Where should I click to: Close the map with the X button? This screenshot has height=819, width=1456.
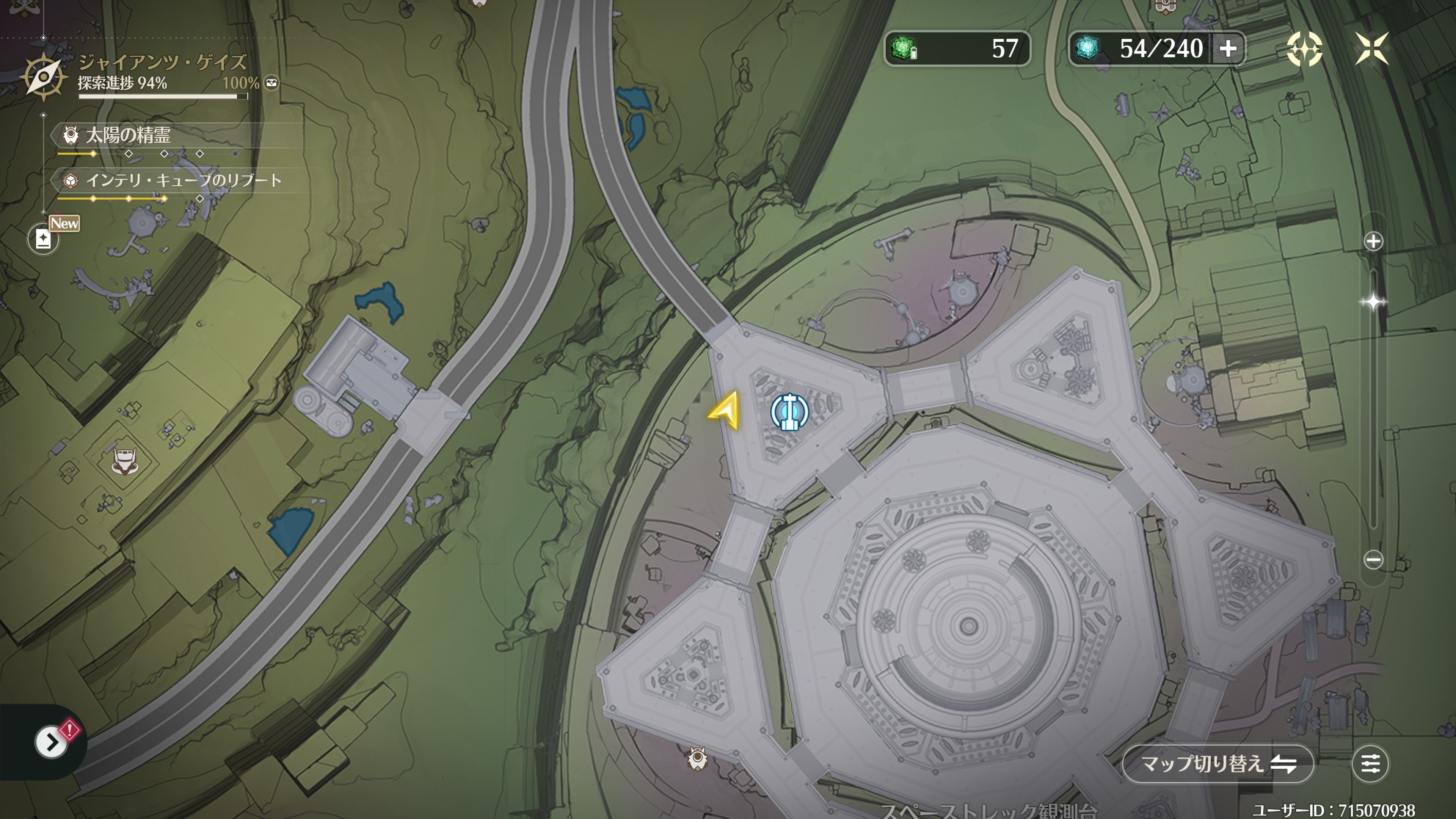(x=1372, y=48)
